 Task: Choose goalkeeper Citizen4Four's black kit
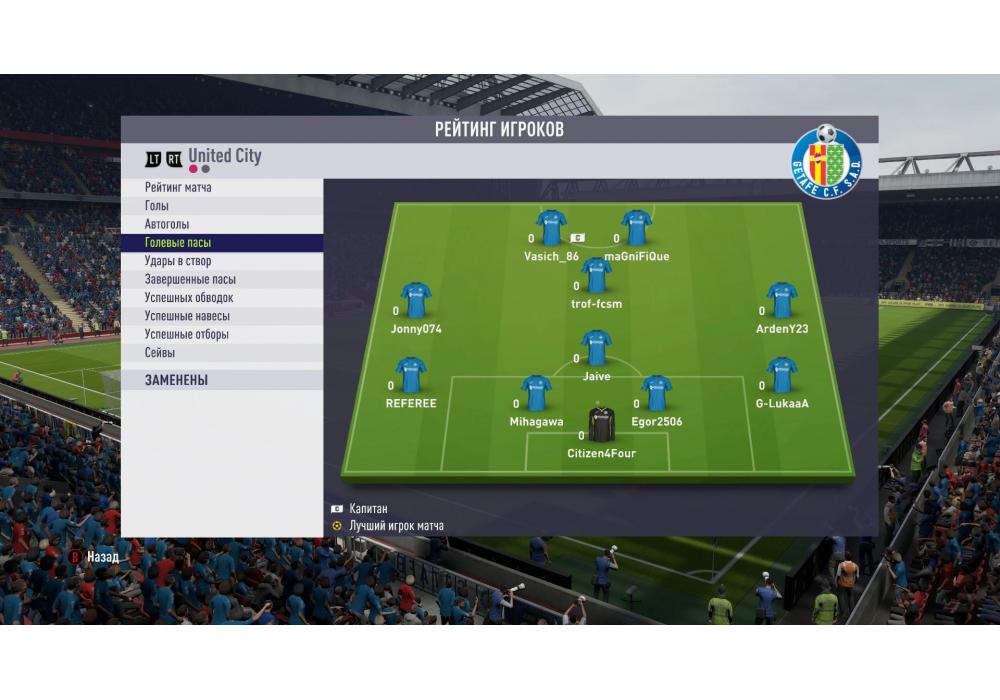pyautogui.click(x=601, y=425)
